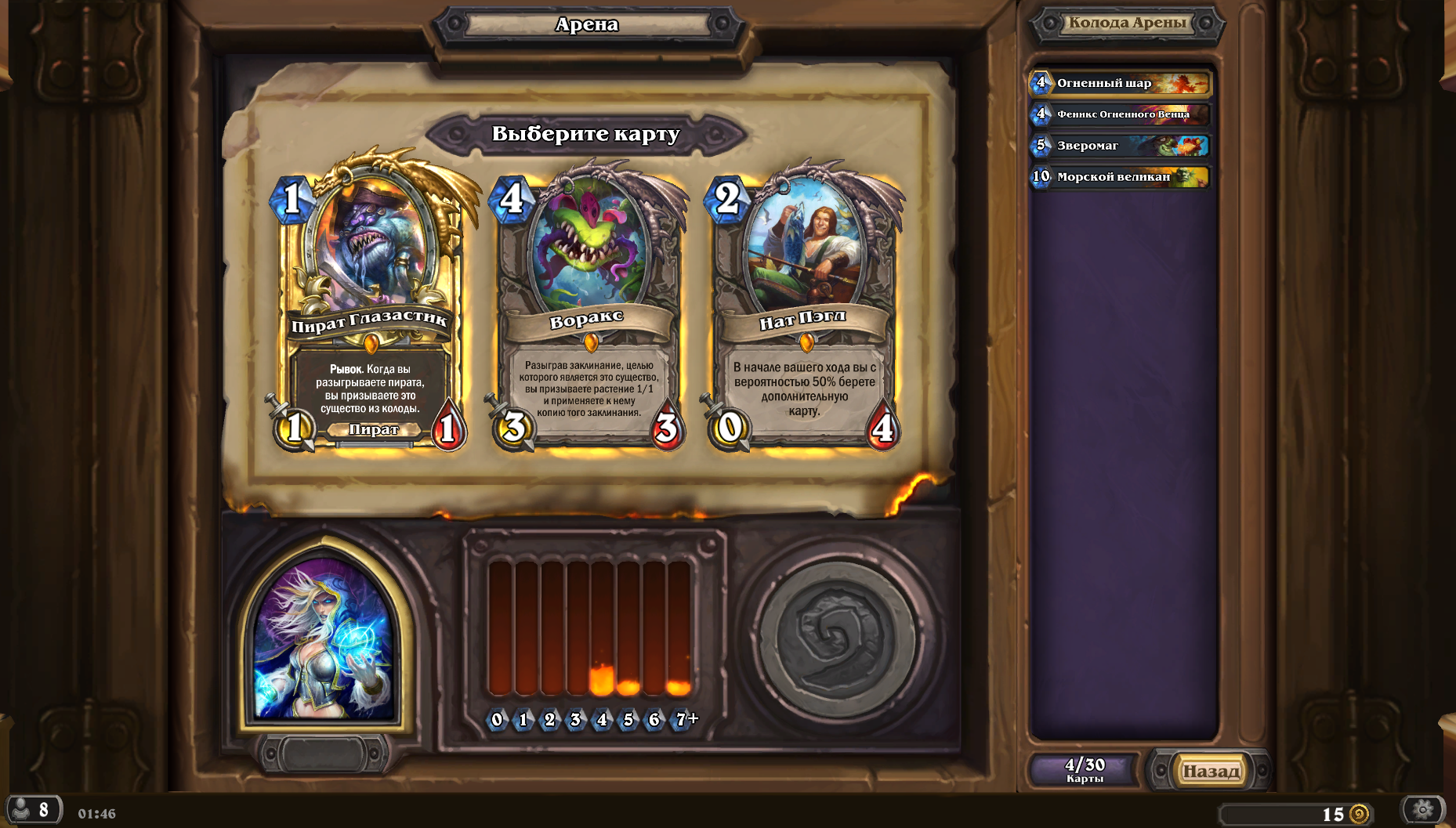Pick the Воракс card

click(x=588, y=306)
